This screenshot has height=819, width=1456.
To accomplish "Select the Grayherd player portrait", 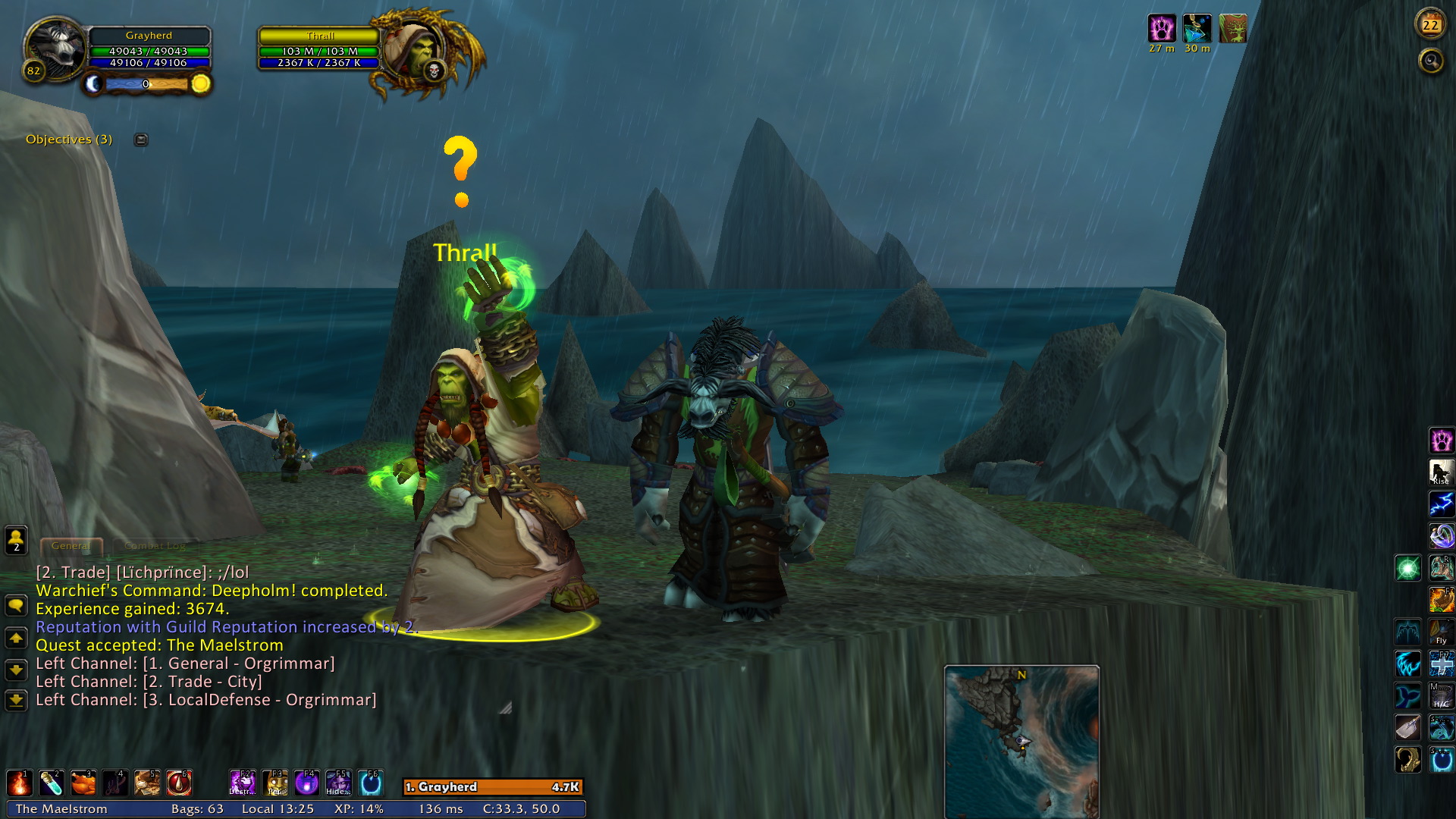I will tap(55, 49).
